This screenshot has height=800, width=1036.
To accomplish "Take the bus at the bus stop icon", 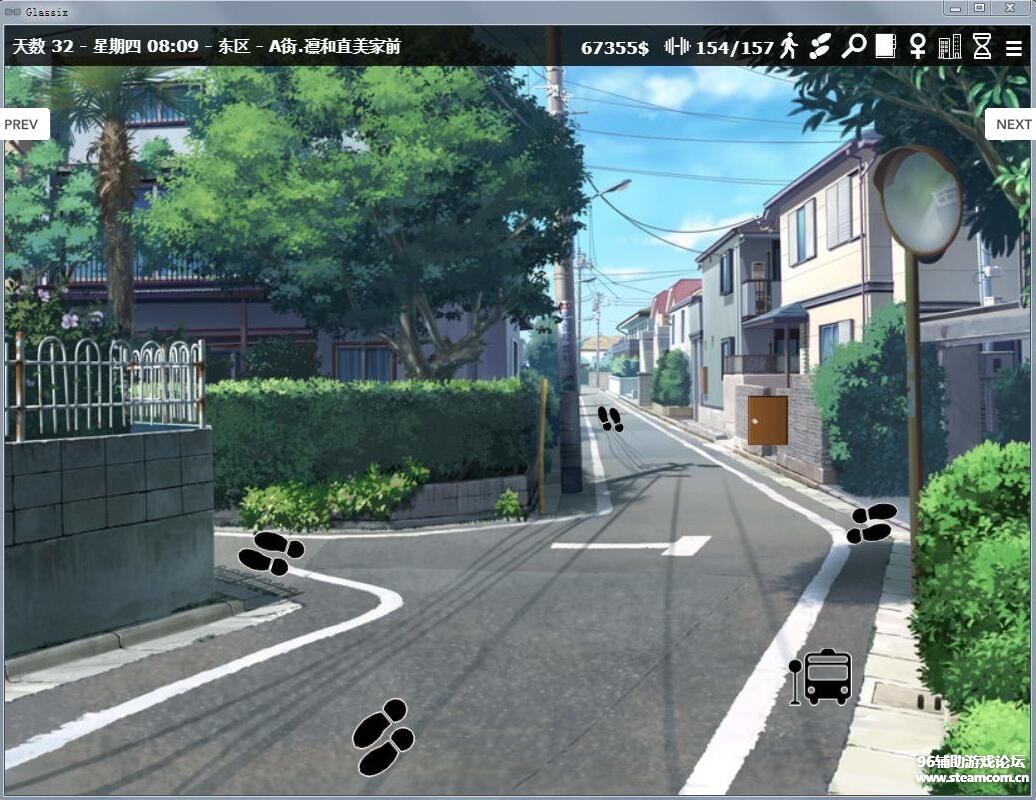I will pyautogui.click(x=821, y=677).
